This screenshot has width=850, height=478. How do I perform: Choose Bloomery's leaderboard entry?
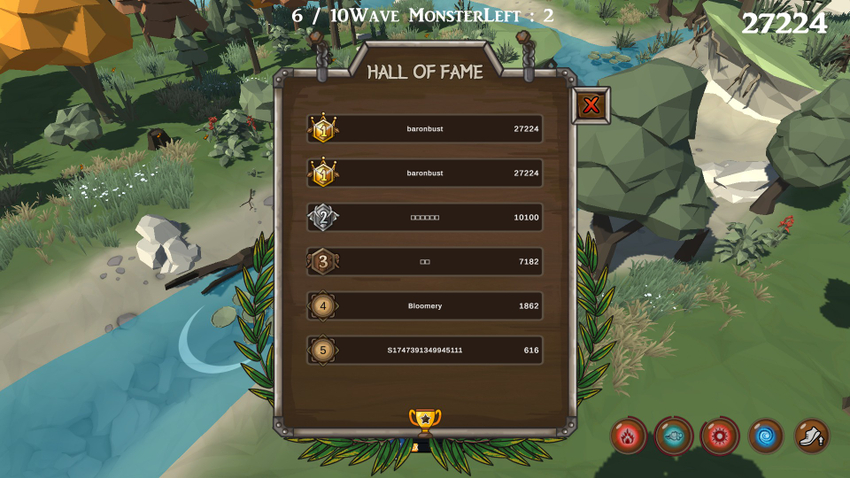(425, 306)
